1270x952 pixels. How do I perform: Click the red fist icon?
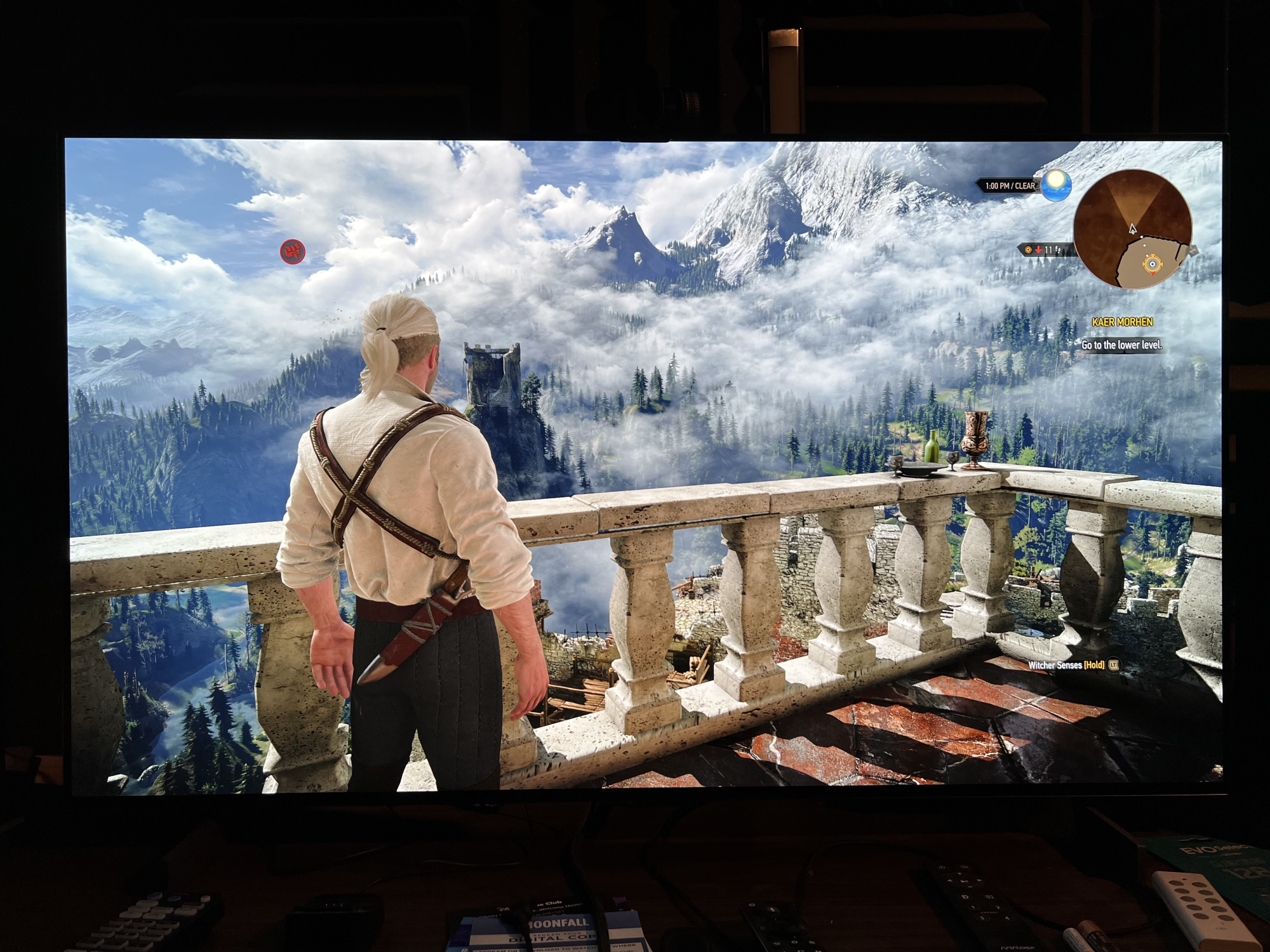pos(293,252)
